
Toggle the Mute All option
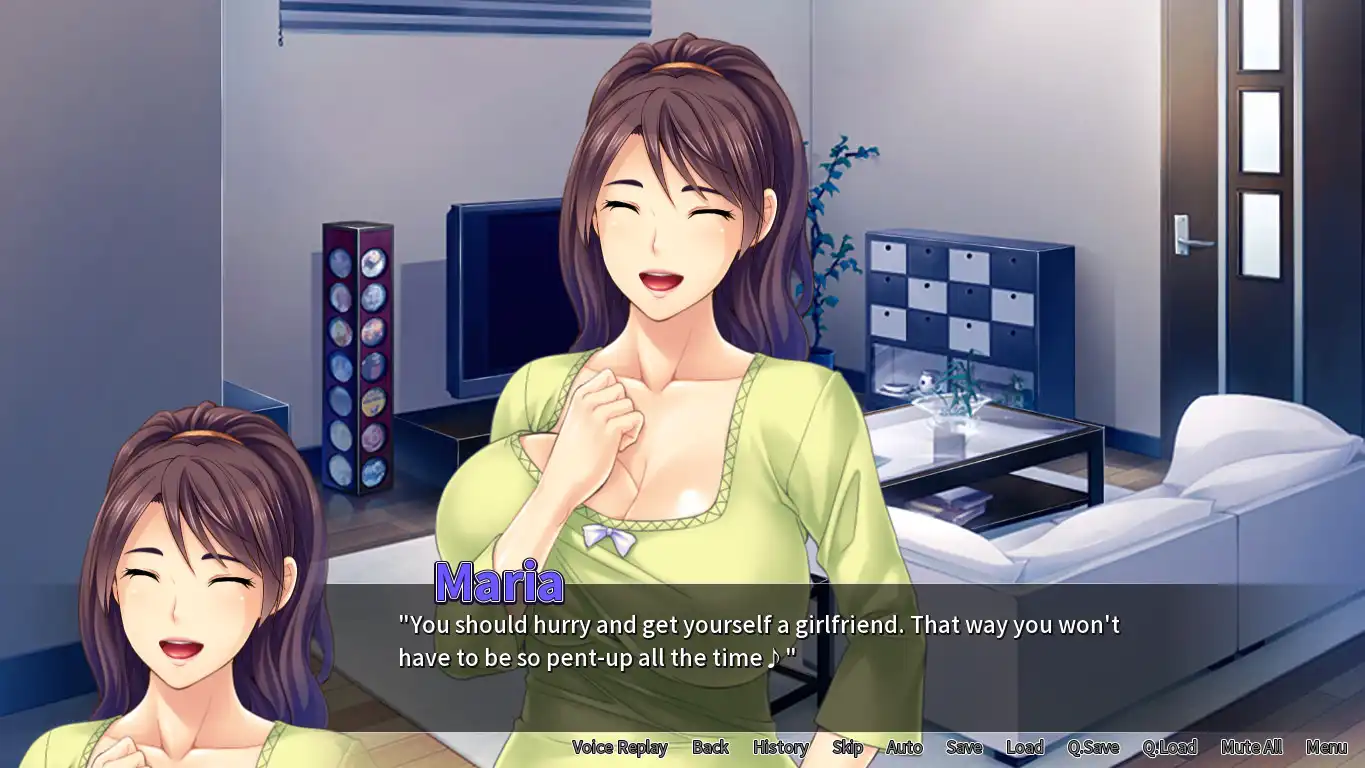(x=1251, y=747)
